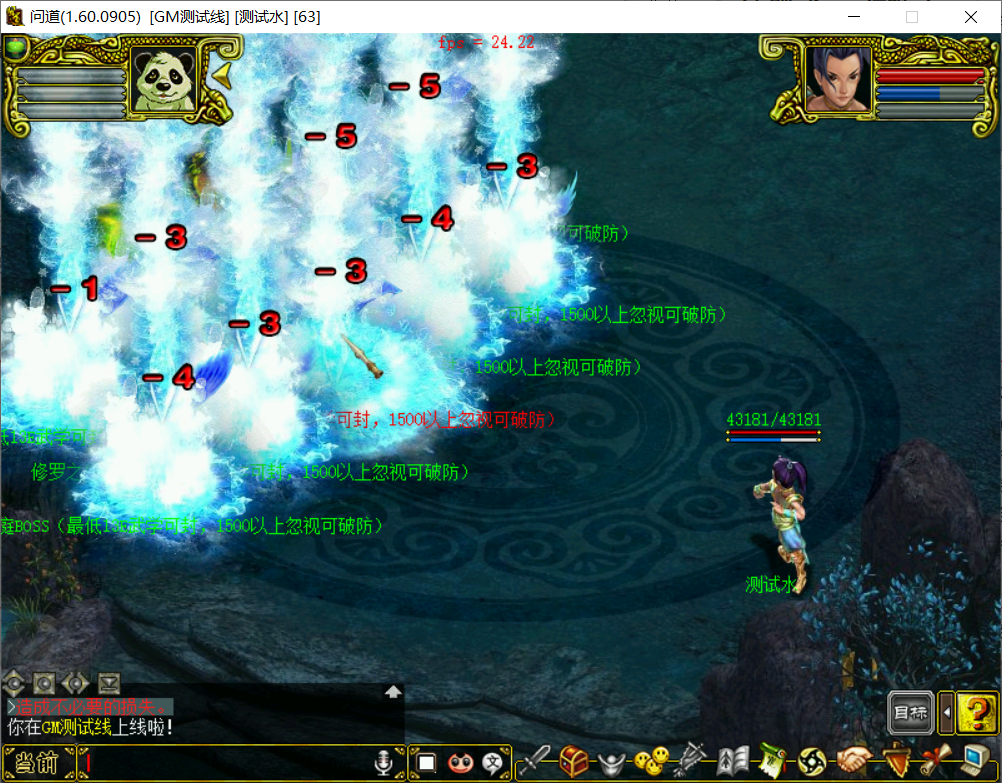The image size is (1002, 783).
Task: Open the computer system settings icon
Action: tap(976, 762)
